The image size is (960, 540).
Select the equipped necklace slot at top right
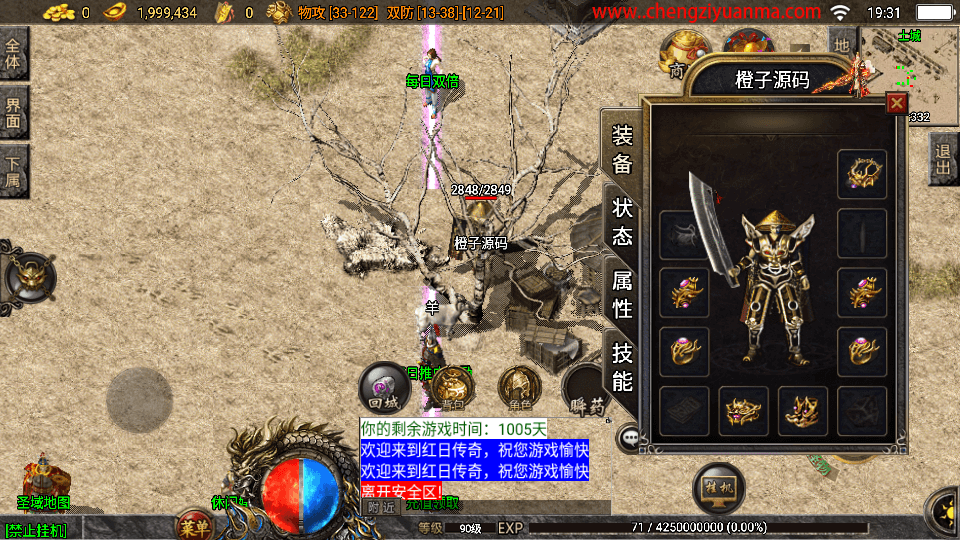tap(862, 174)
